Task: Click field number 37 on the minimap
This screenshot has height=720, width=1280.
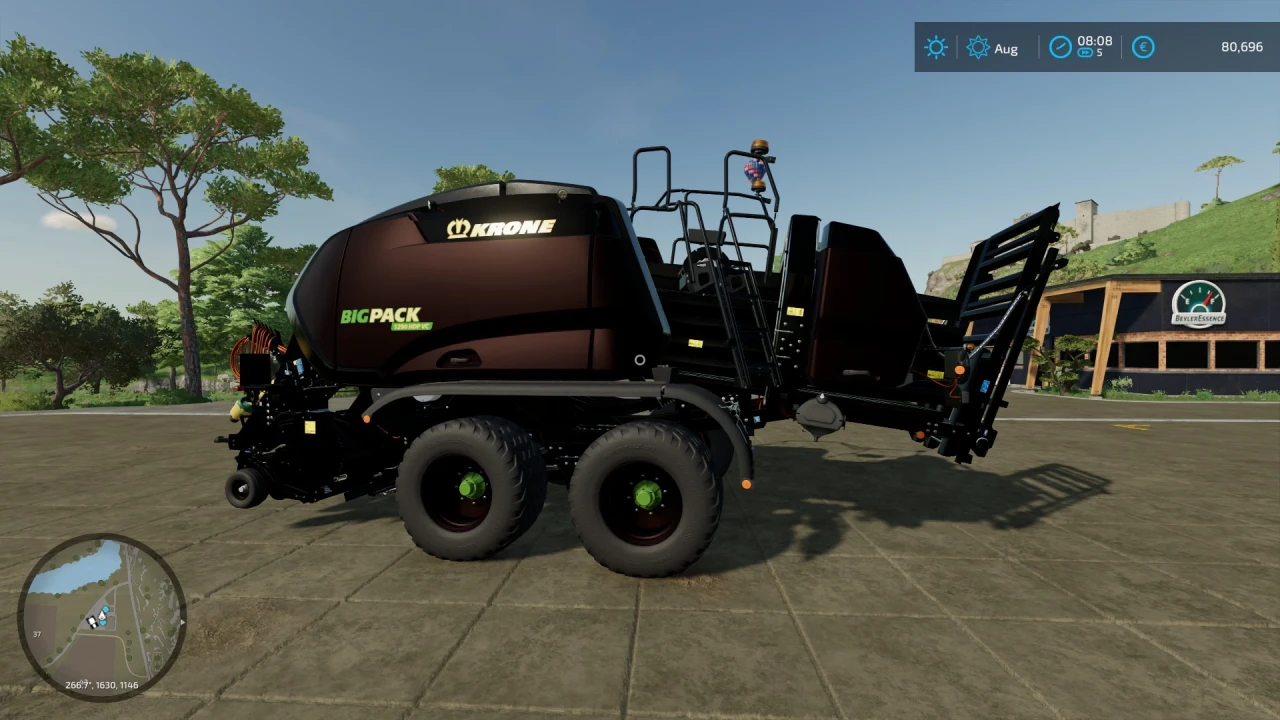Action: 38,633
